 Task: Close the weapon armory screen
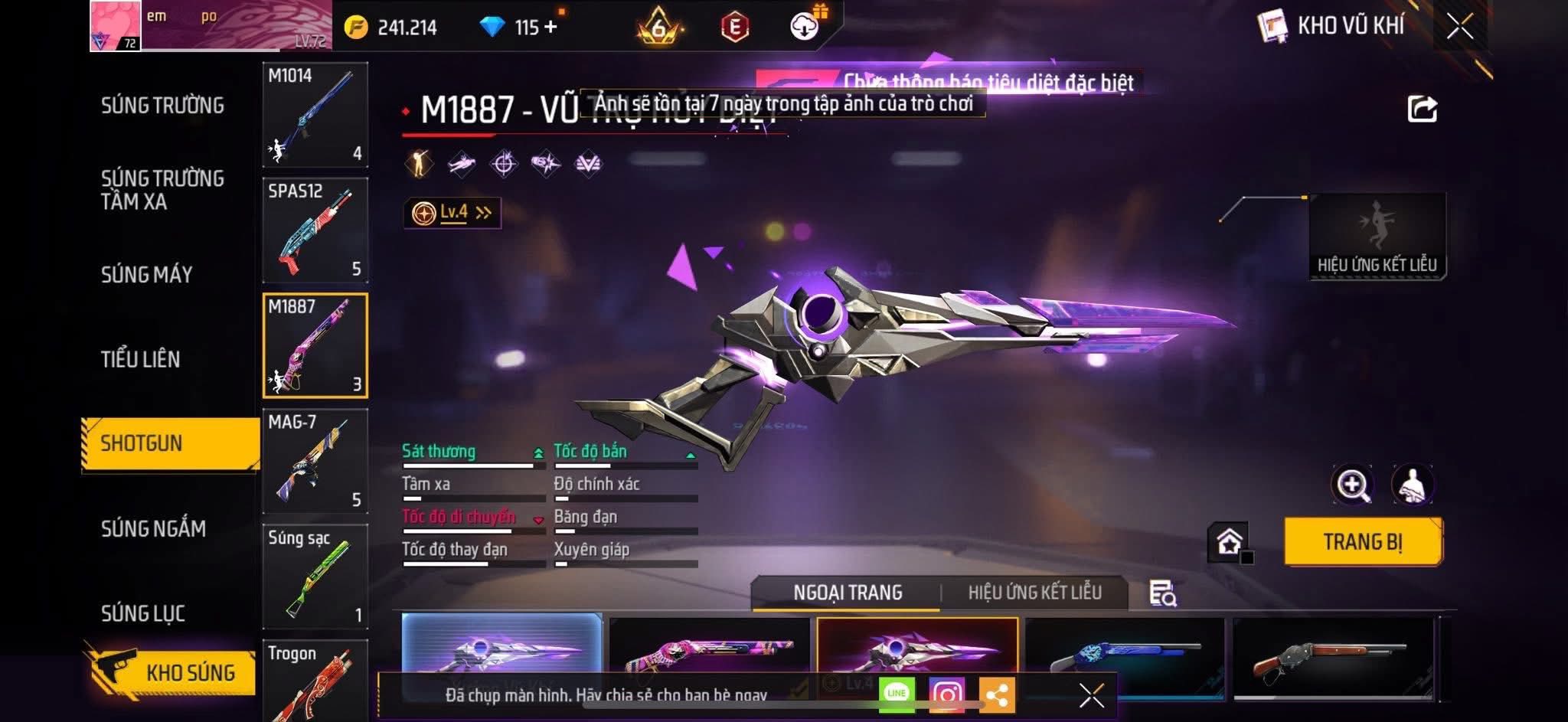coord(1459,27)
